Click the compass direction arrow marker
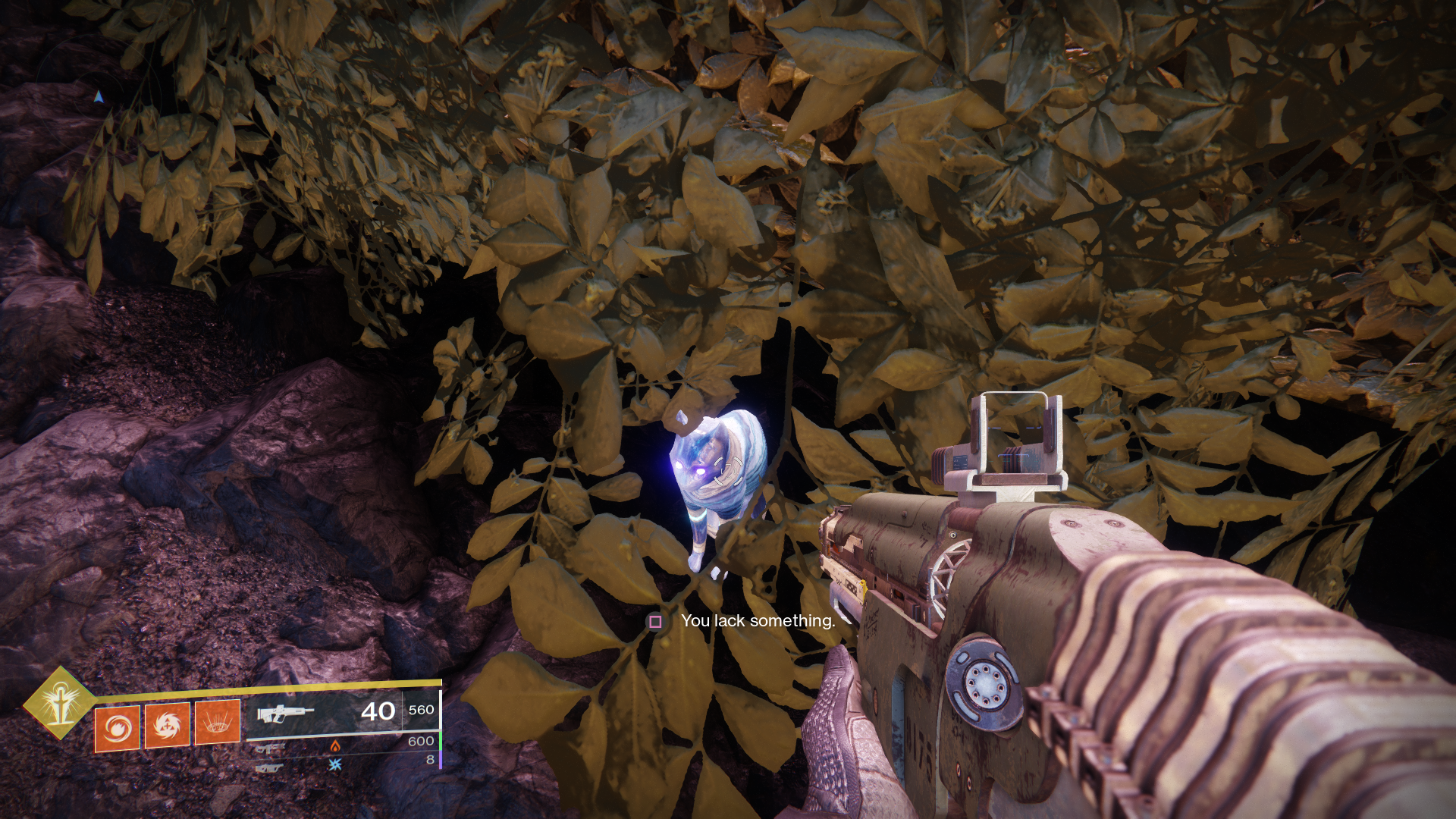The image size is (1456, 819). (99, 96)
